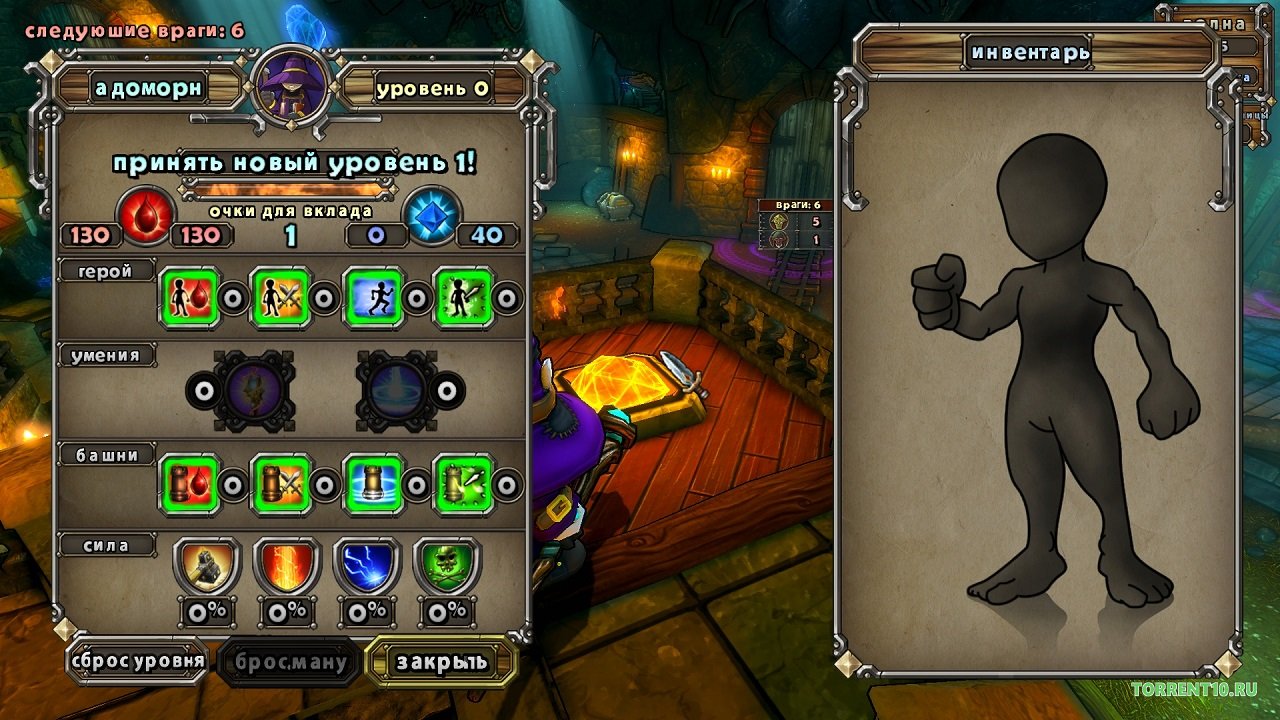Image resolution: width=1280 pixels, height=720 pixels.
Task: Select hero health stat icon
Action: point(189,297)
